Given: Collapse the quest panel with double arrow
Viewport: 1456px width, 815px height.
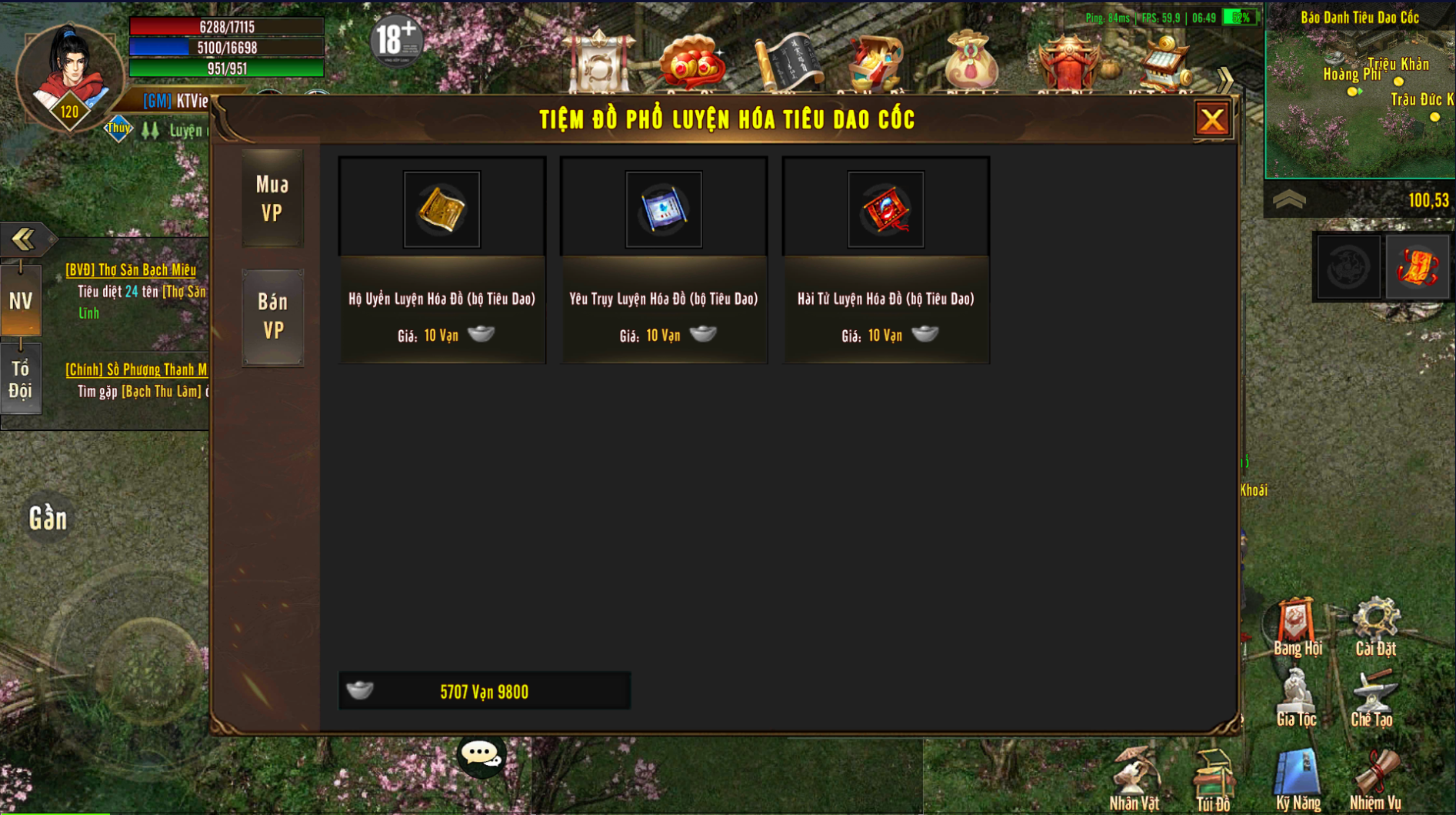Looking at the screenshot, I should [23, 239].
